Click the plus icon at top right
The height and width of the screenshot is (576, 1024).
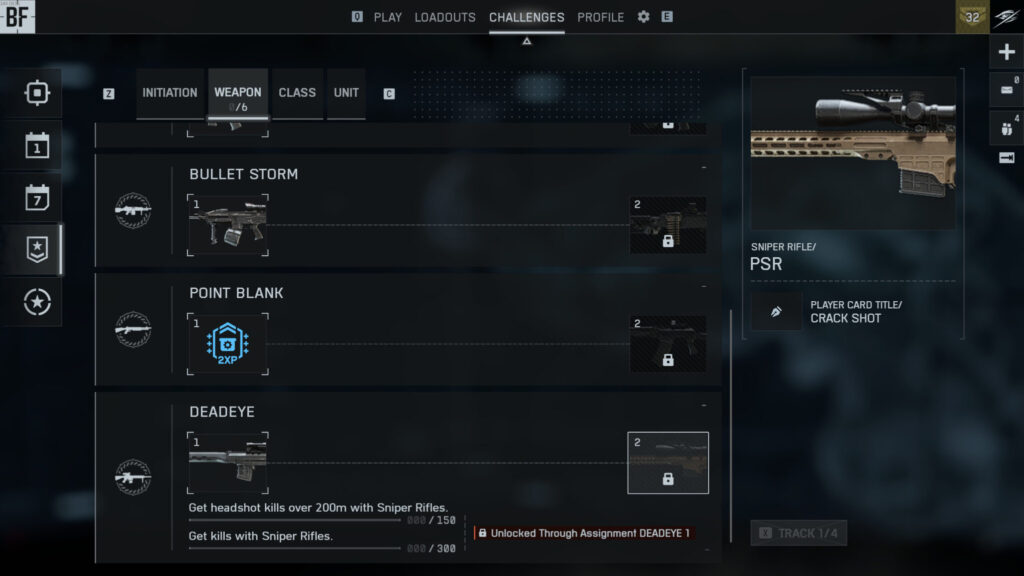click(1006, 52)
